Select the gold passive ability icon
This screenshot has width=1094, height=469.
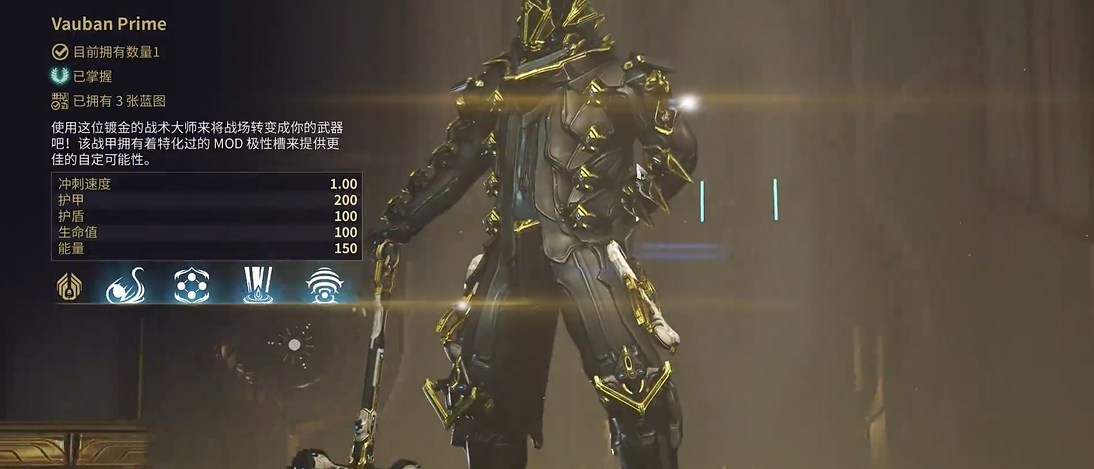click(x=69, y=286)
